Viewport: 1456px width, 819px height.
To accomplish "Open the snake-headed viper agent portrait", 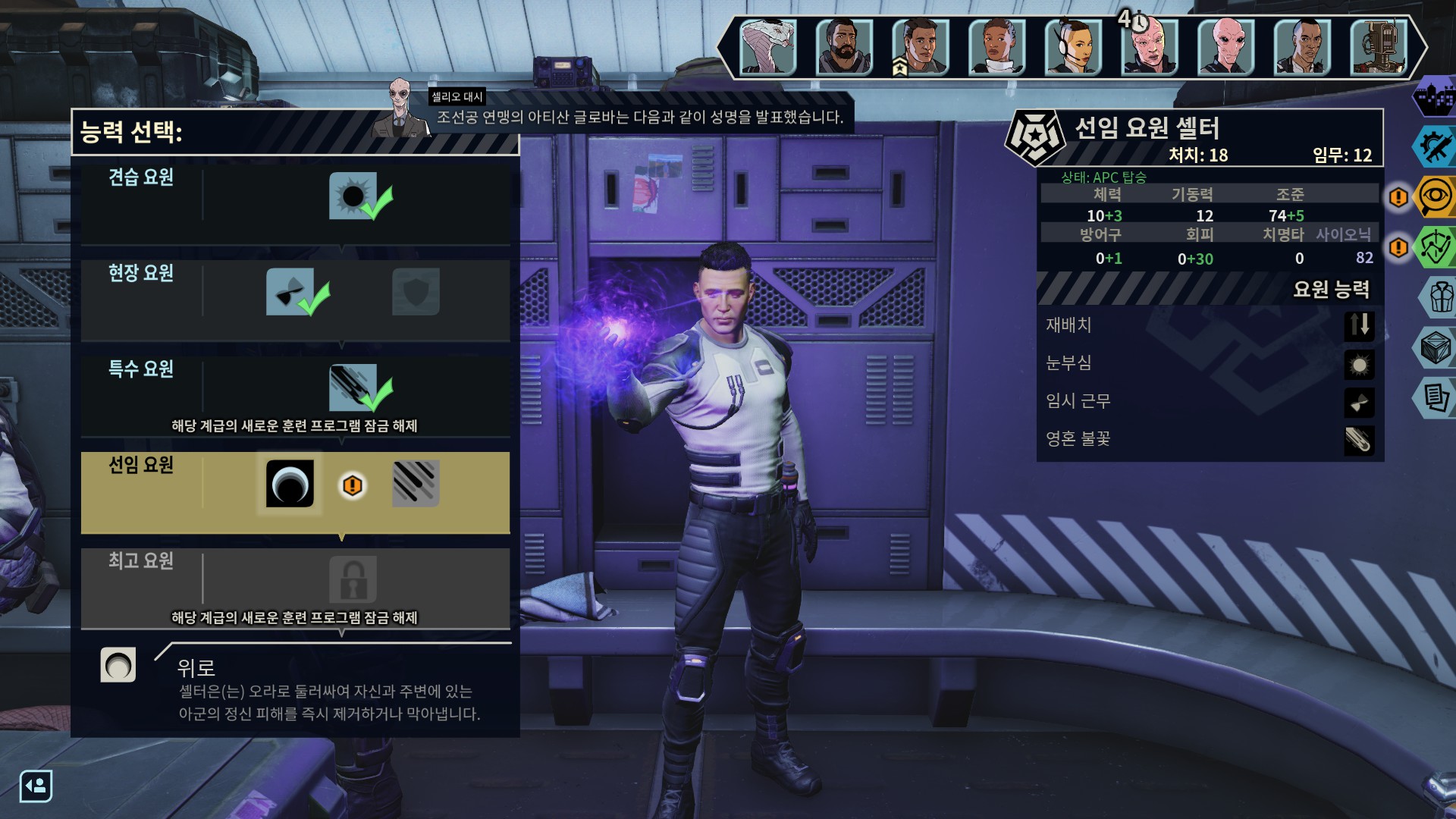I will click(x=767, y=47).
